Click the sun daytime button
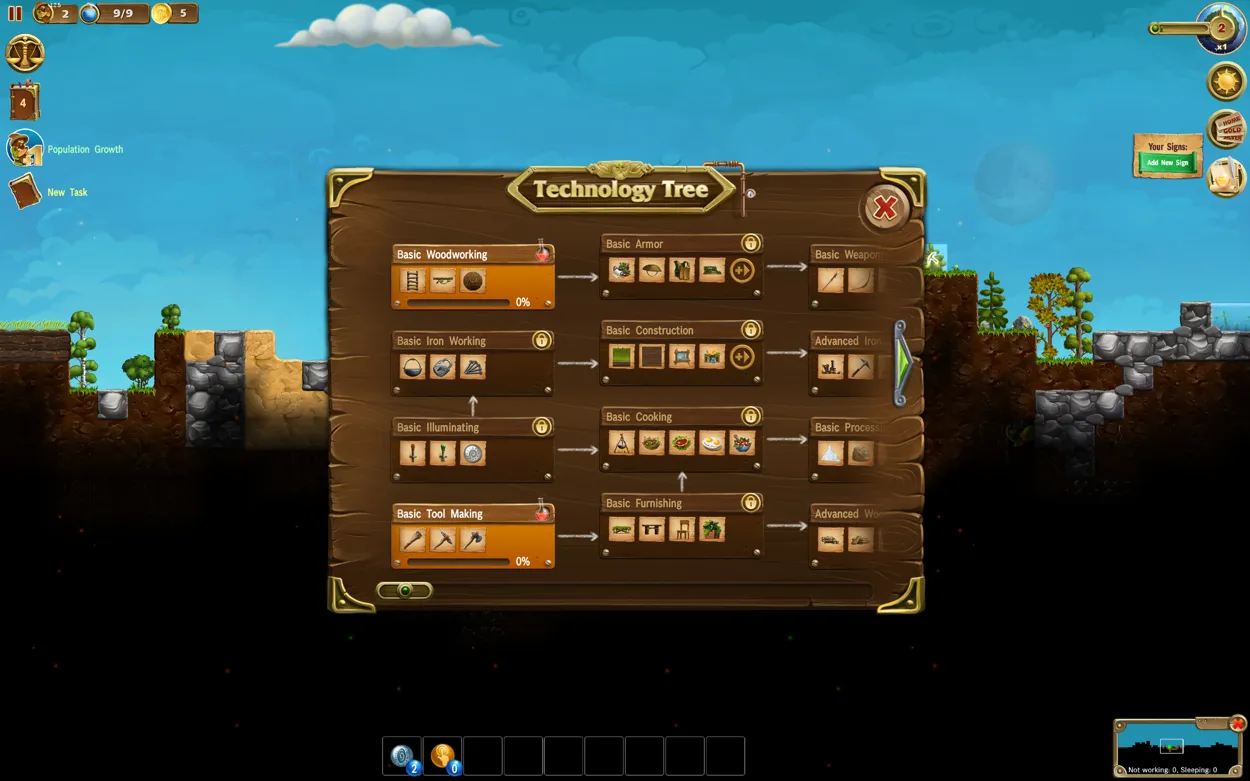This screenshot has height=781, width=1250. (1226, 81)
